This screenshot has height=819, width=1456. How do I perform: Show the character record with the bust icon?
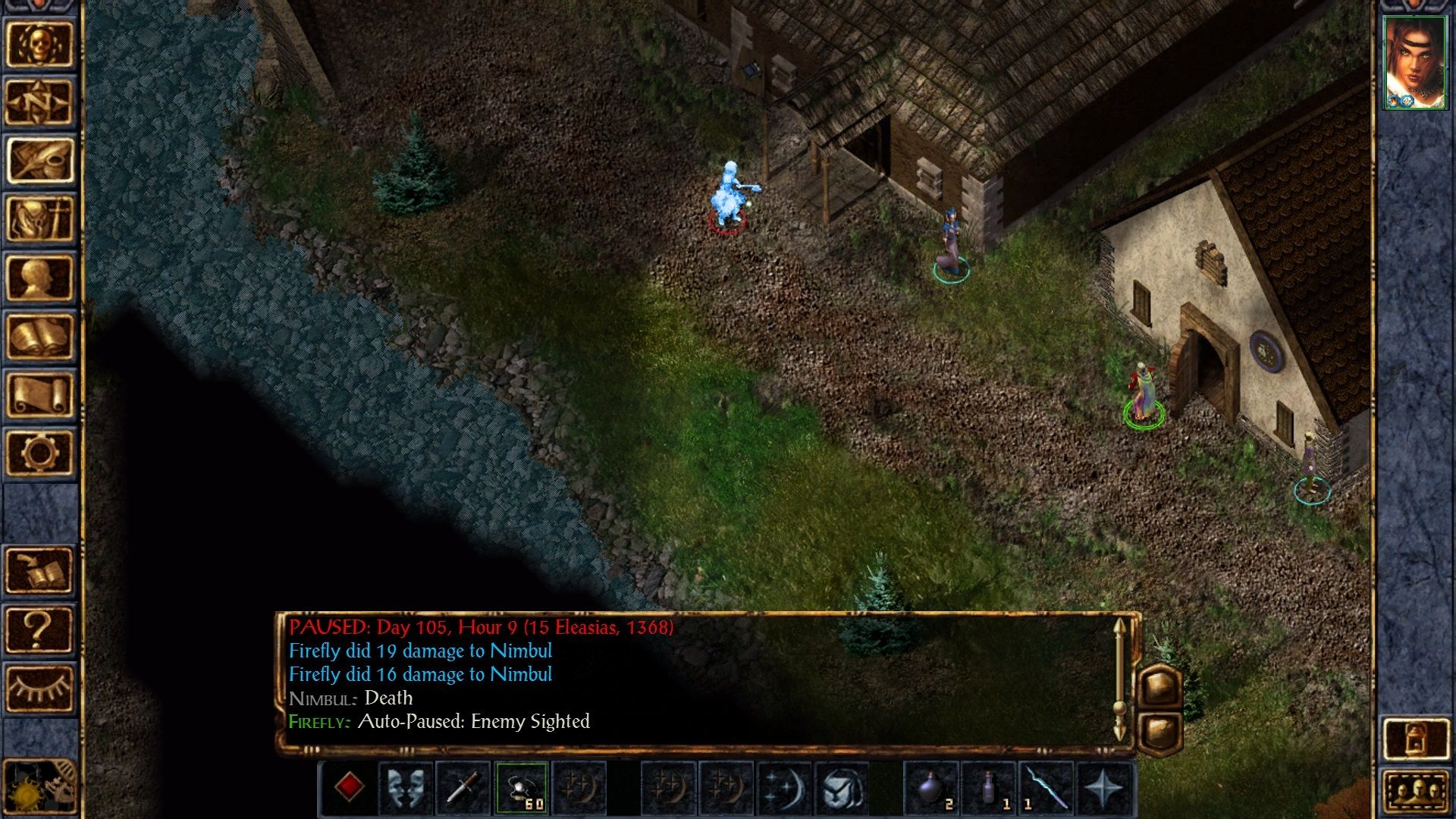click(39, 278)
